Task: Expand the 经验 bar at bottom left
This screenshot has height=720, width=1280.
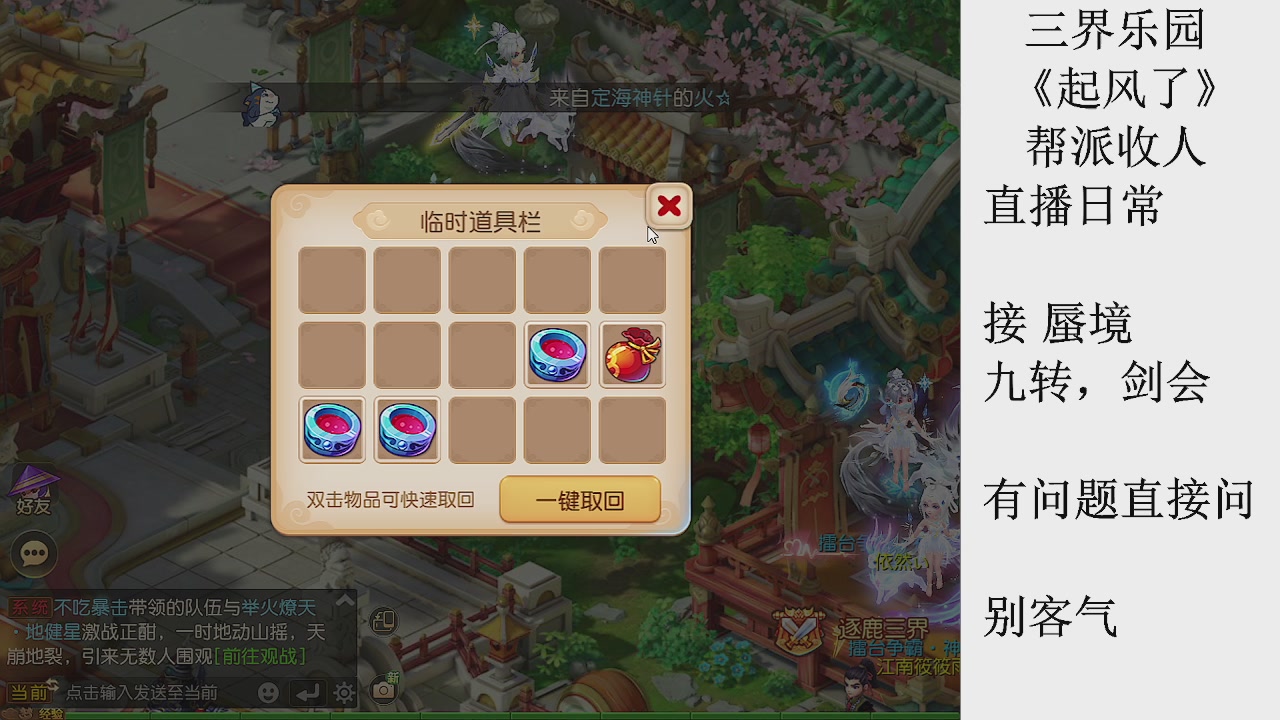Action: tap(51, 714)
